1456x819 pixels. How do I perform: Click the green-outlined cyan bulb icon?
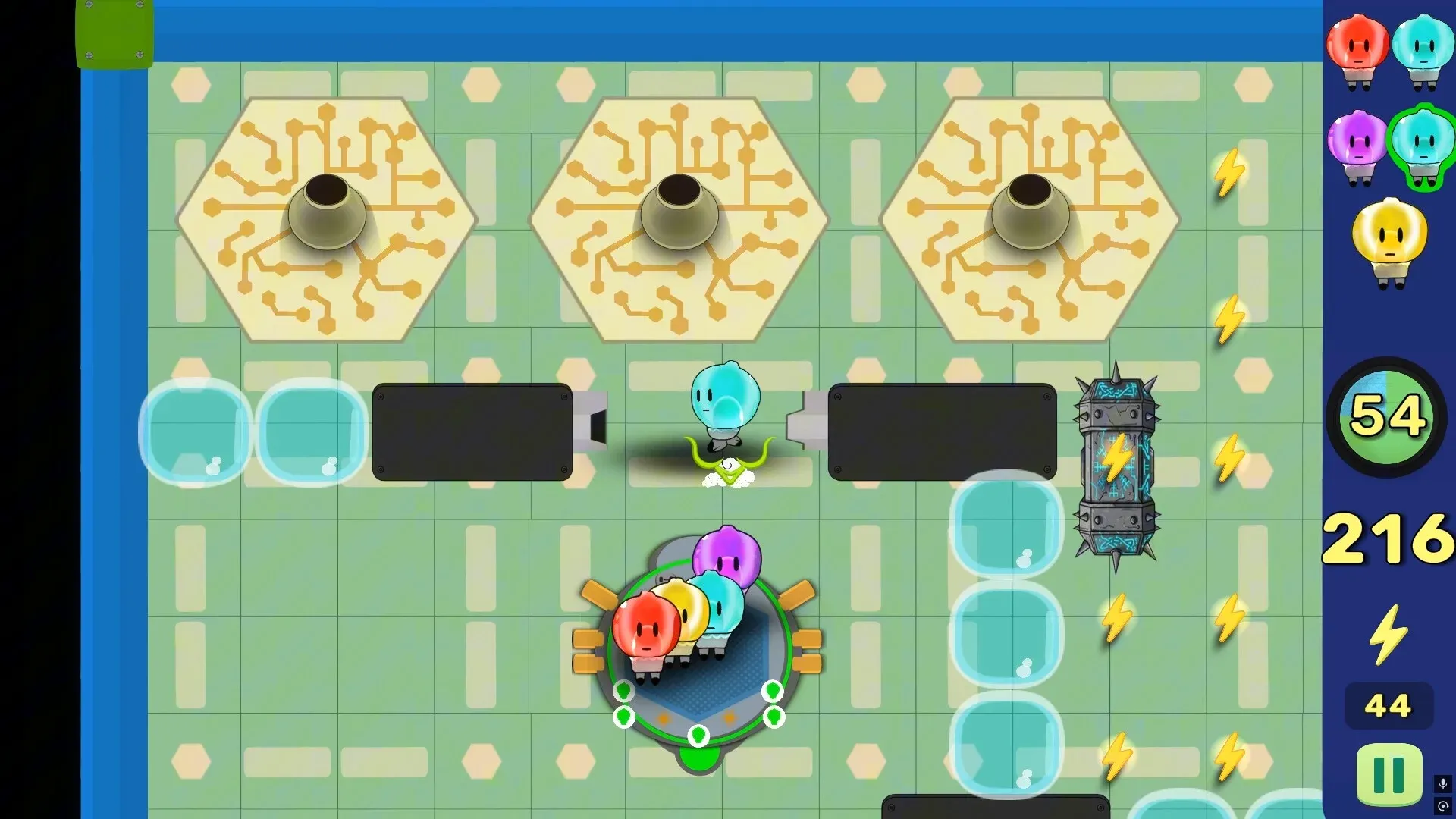(x=1423, y=145)
